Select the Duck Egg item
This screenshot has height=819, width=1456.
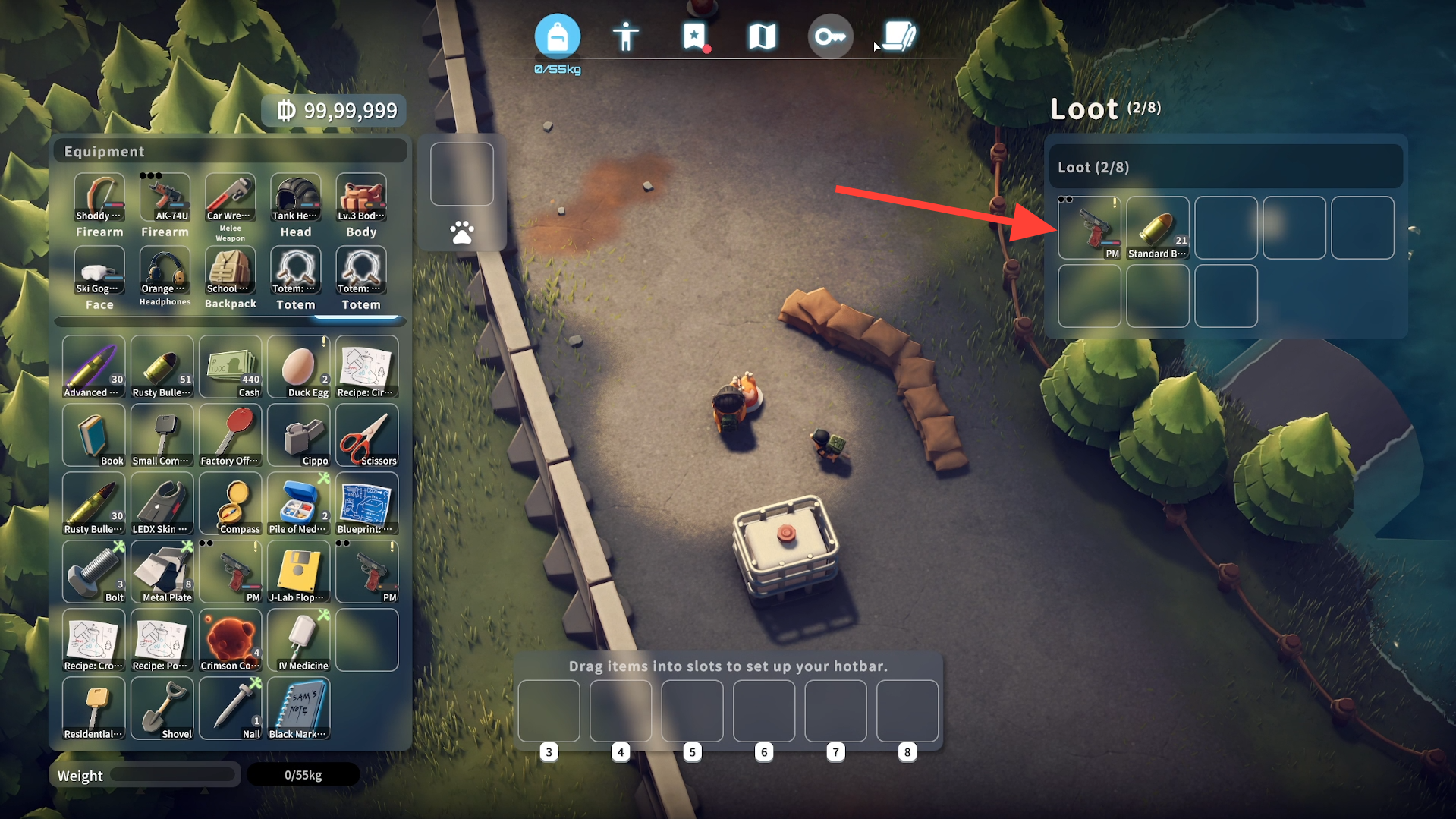point(298,367)
